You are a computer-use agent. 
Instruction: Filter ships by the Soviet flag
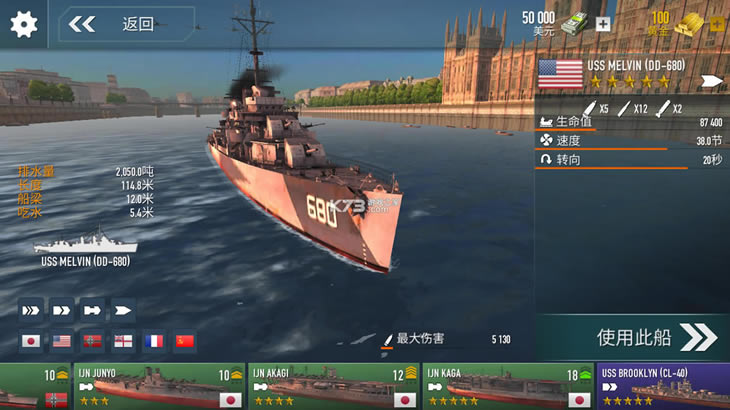[185, 342]
